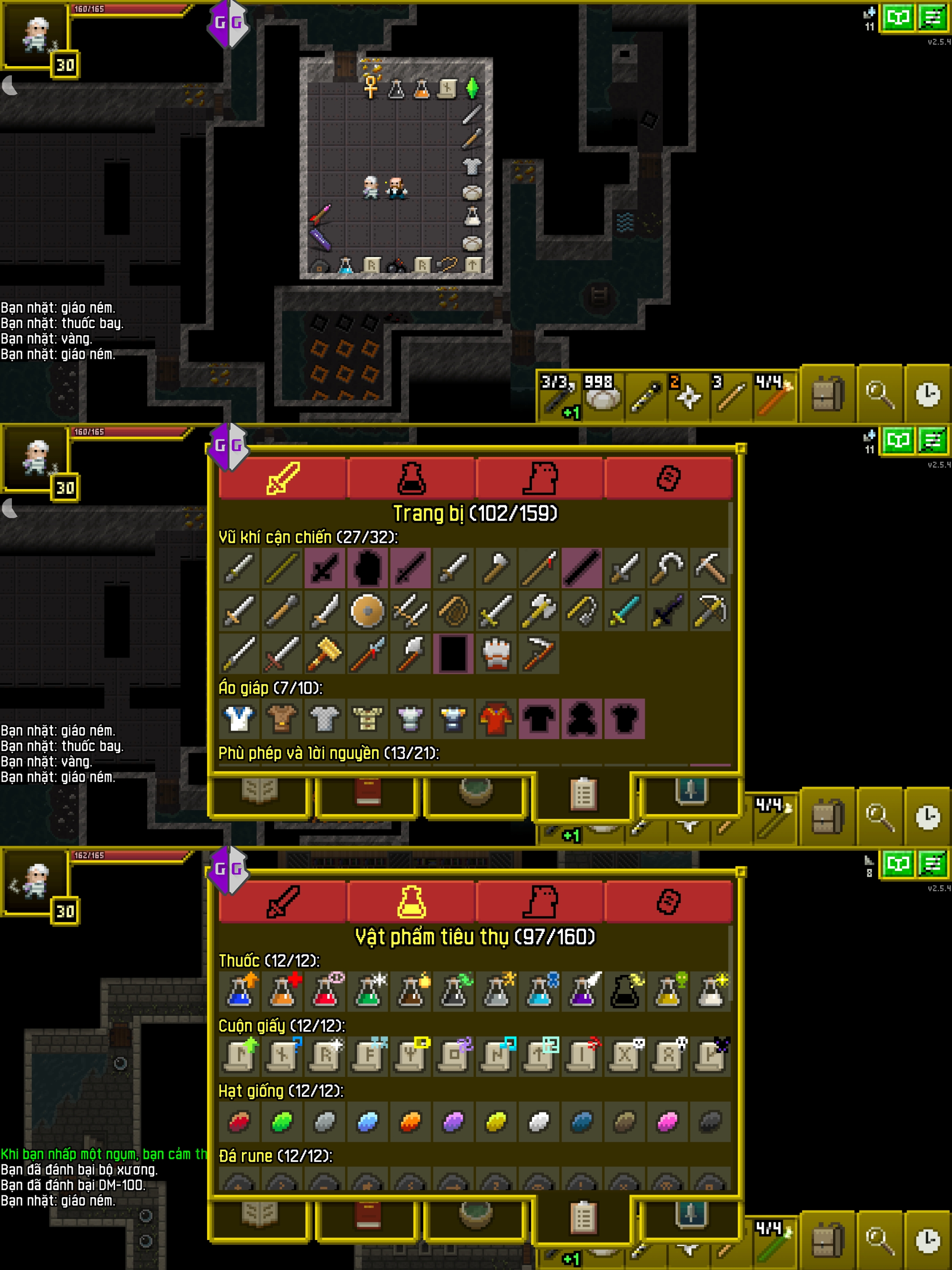Open potion tab above the Trang bị list
Viewport: 952px width, 1270px height.
(x=411, y=478)
